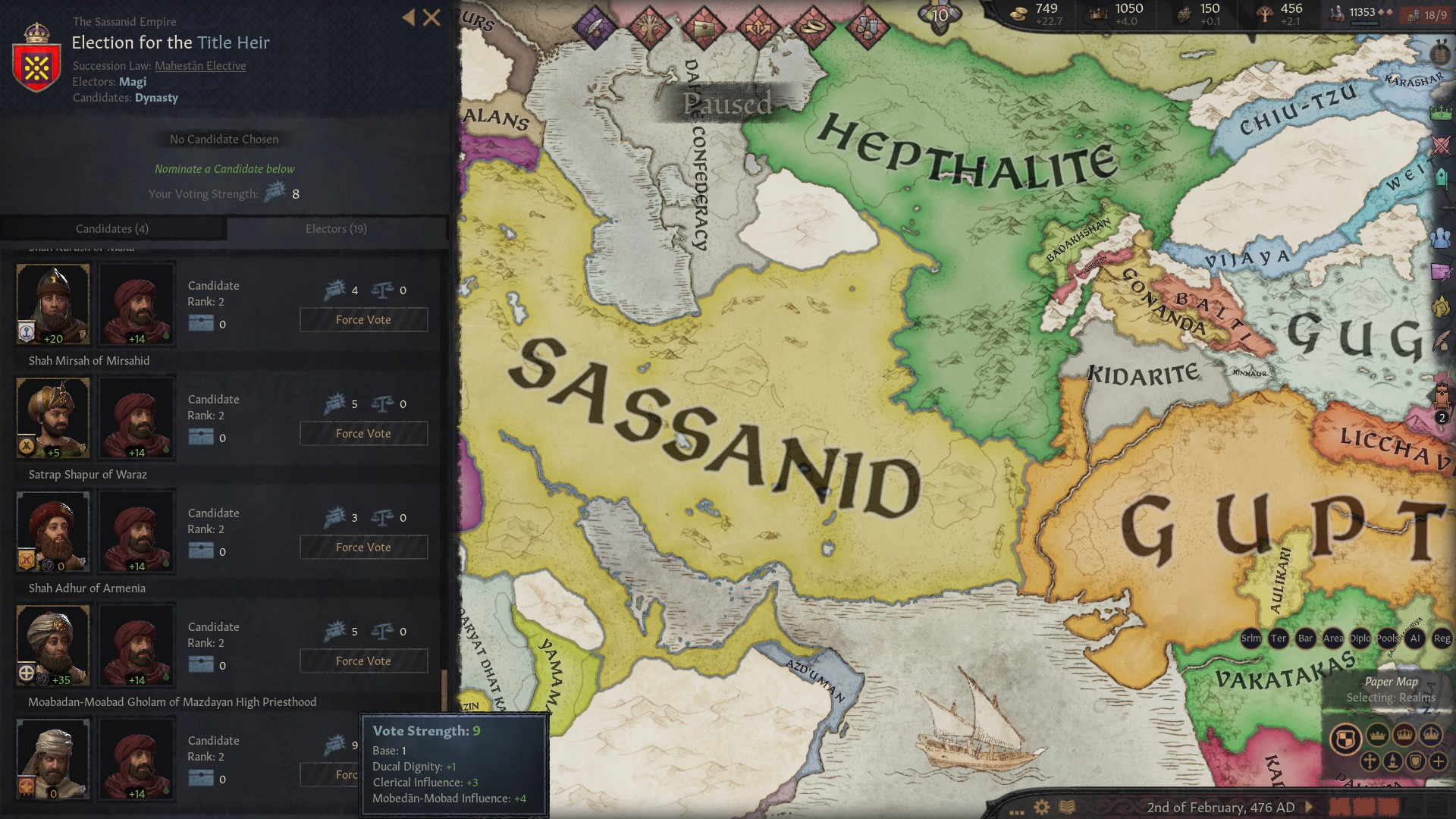1456x819 pixels.
Task: Toggle the Diplo map mode button
Action: pos(1359,639)
